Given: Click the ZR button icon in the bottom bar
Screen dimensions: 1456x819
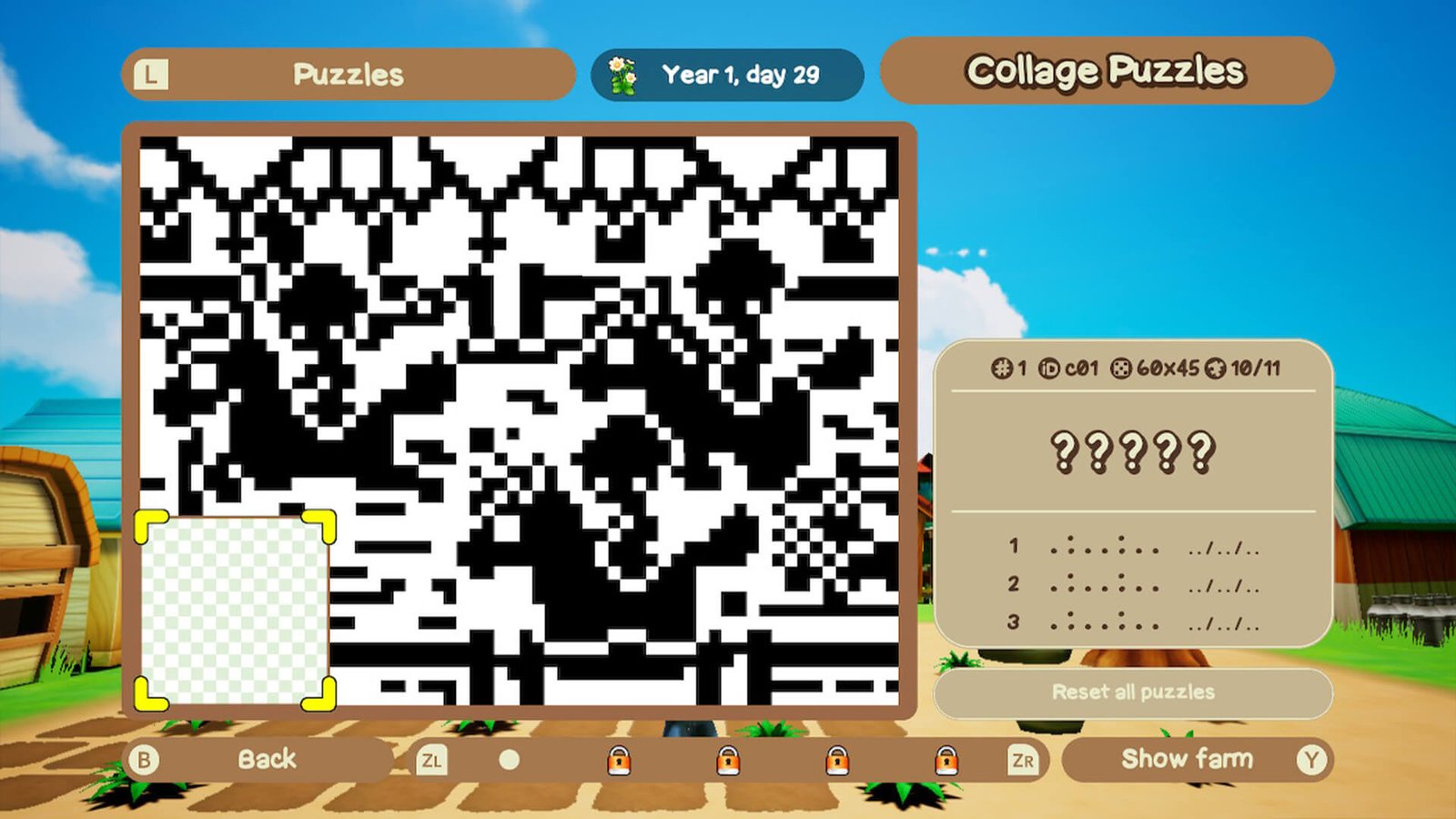Looking at the screenshot, I should (x=1023, y=758).
